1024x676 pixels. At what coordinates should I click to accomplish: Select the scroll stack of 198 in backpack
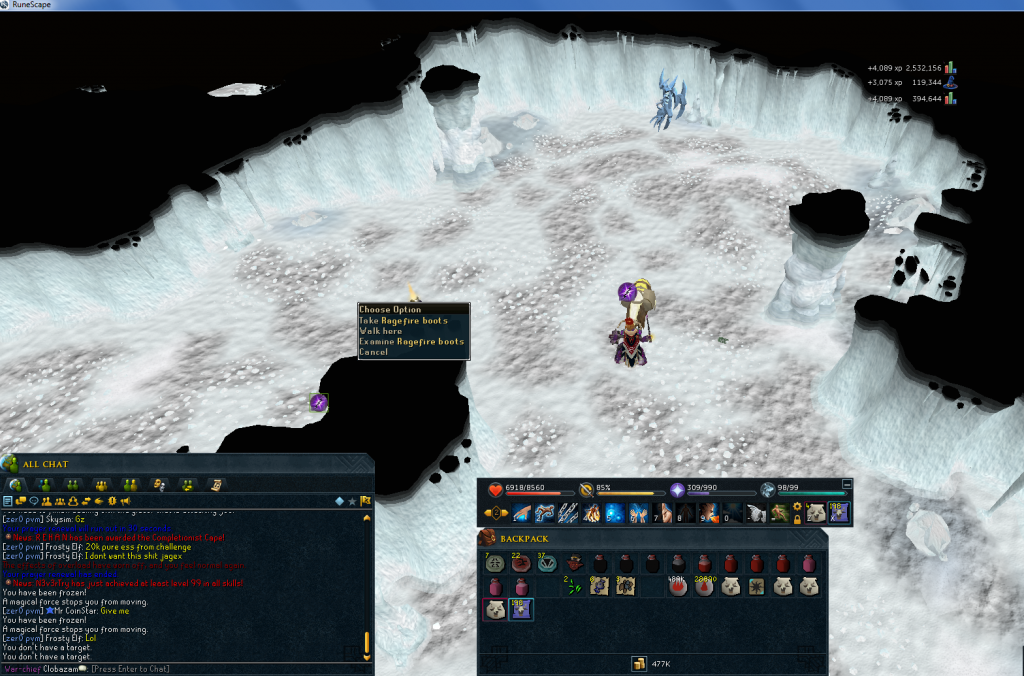pyautogui.click(x=522, y=610)
